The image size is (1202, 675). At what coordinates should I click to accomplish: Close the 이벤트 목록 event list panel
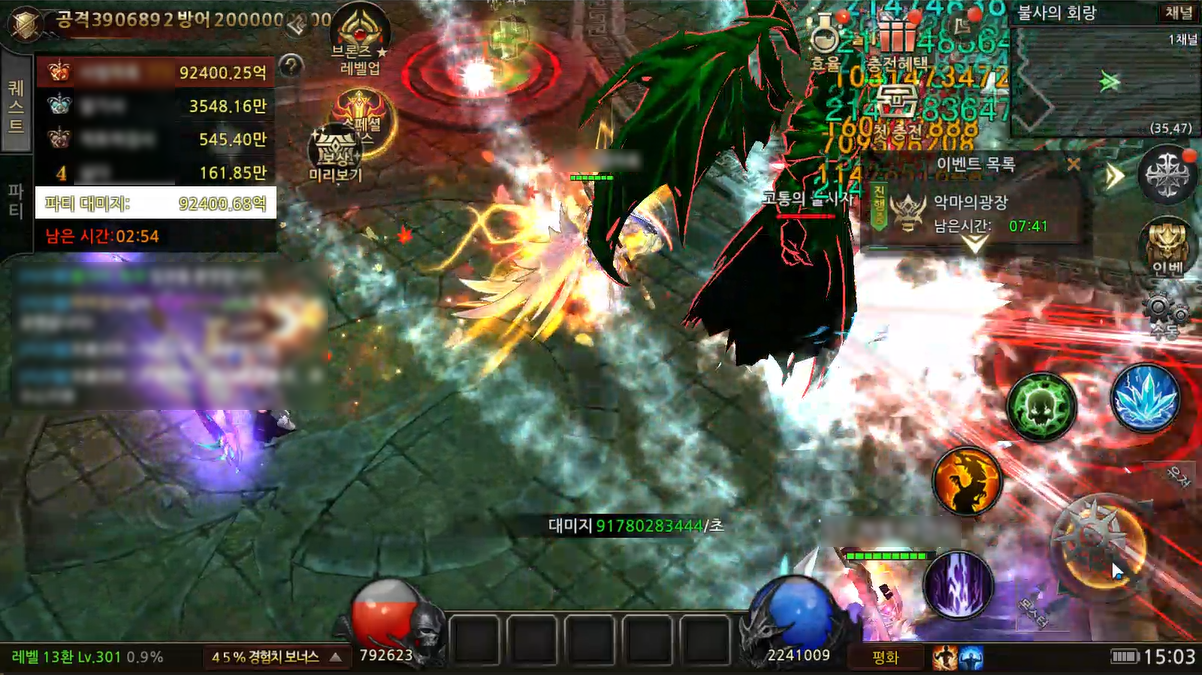pyautogui.click(x=1073, y=164)
